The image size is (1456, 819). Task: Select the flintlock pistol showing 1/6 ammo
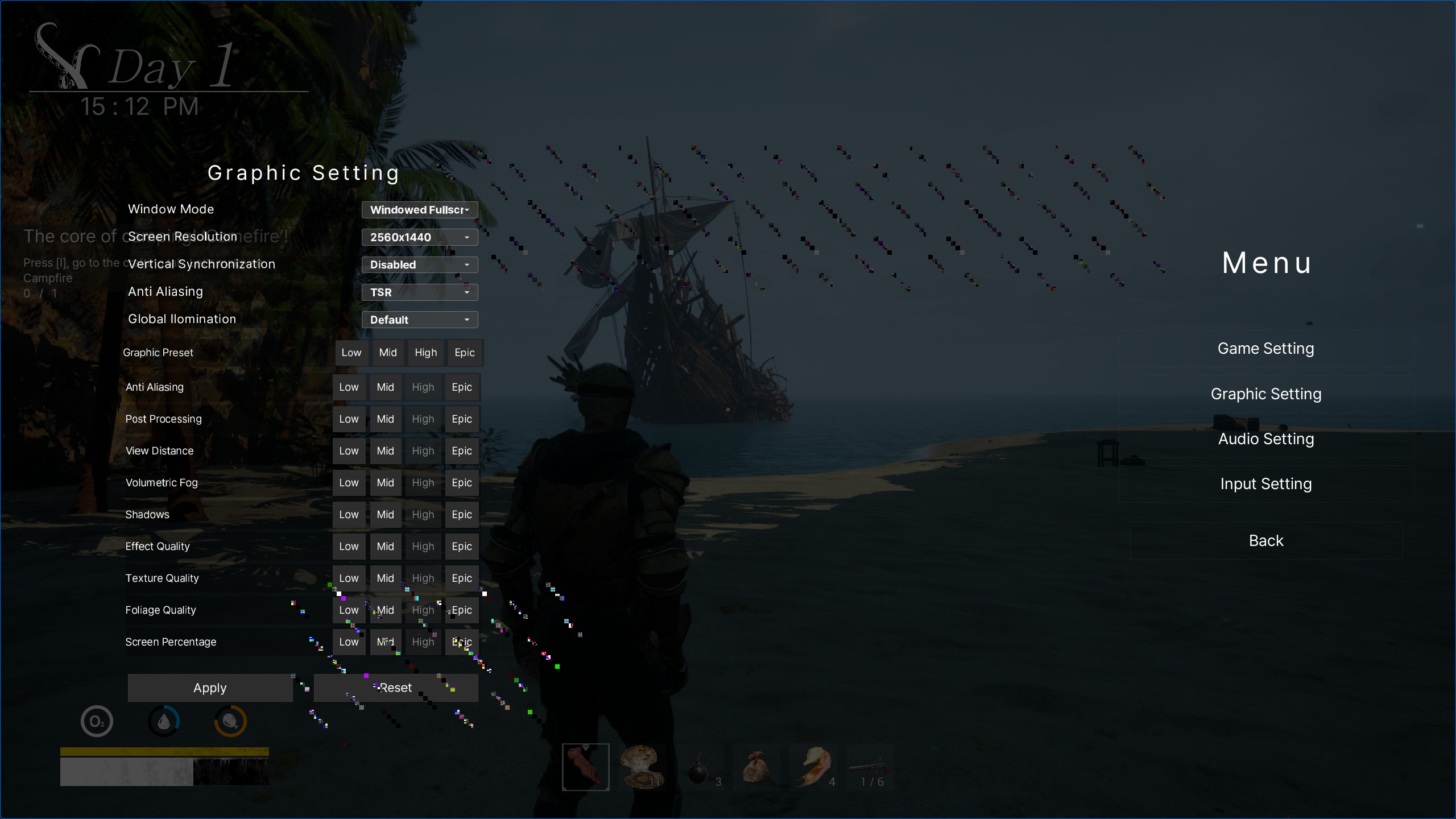(870, 767)
